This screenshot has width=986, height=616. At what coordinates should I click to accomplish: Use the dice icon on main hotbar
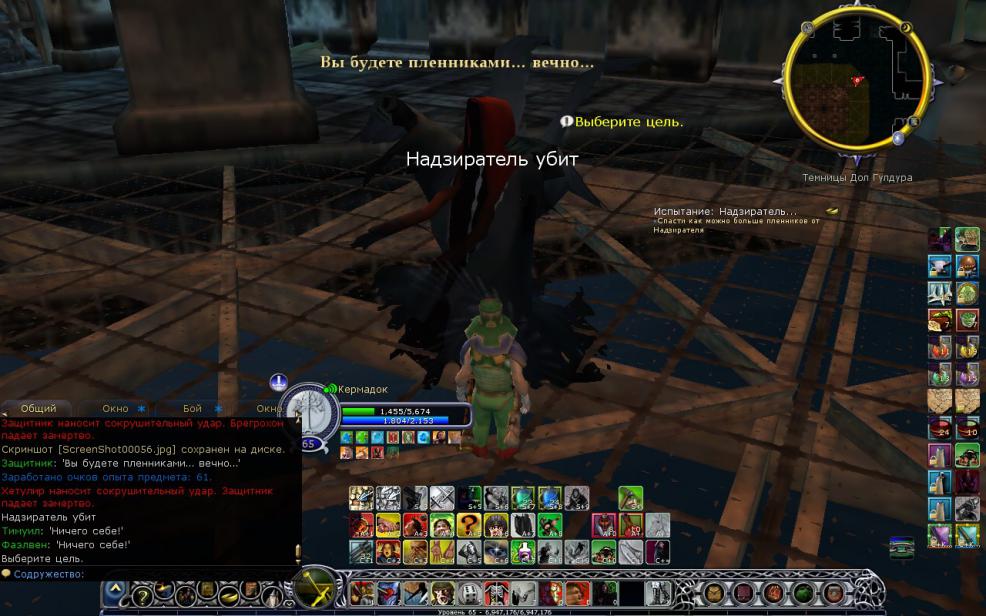click(469, 593)
